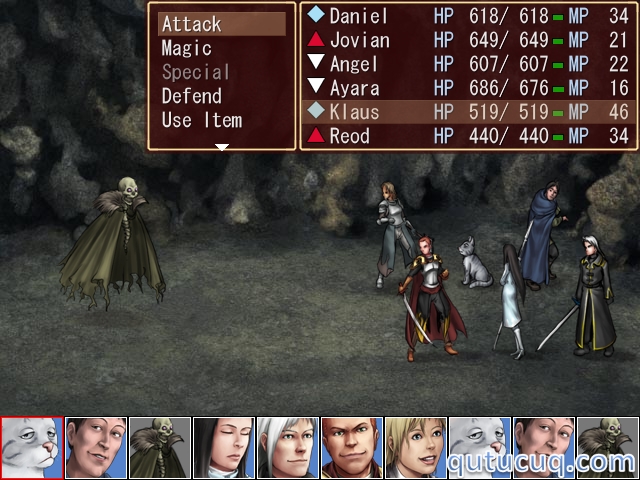Screen dimensions: 640x480
Task: Select Magic from the battle menu
Action: pos(187,48)
